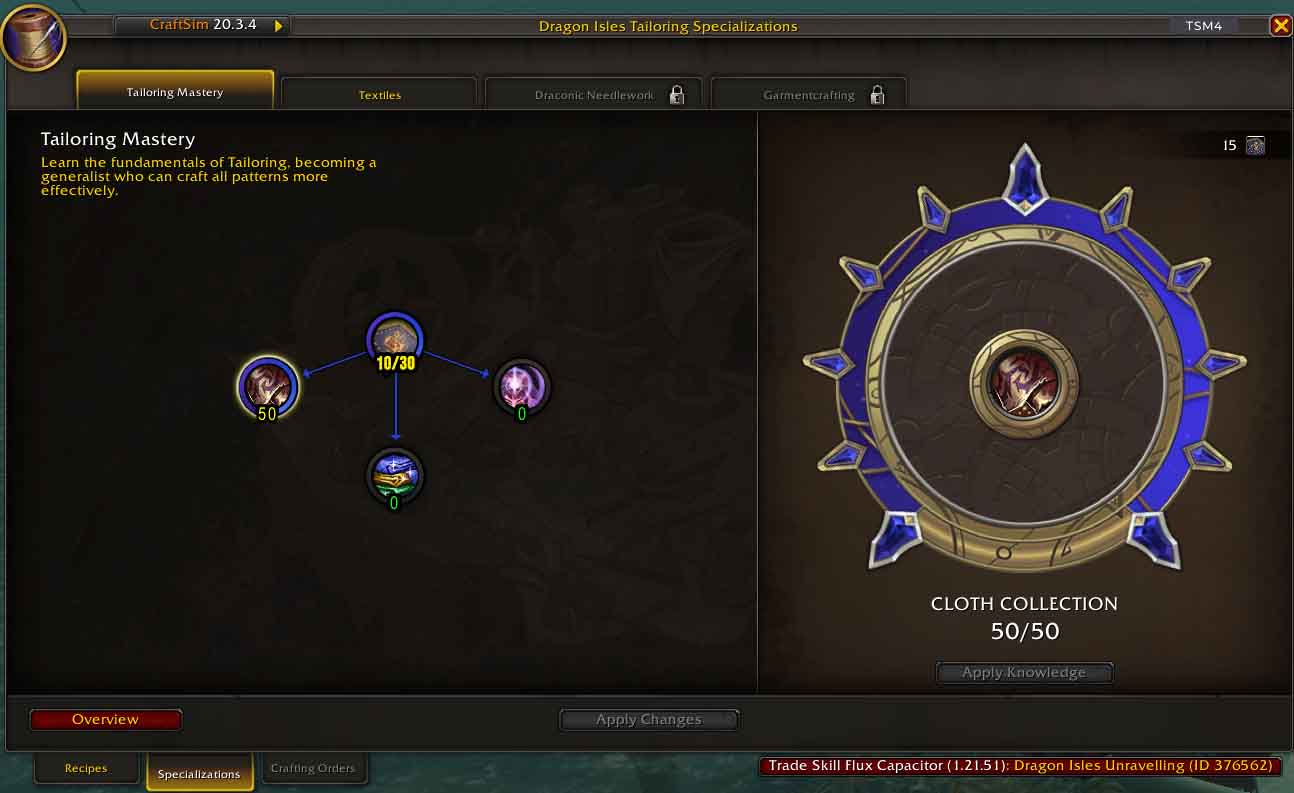Close the Tailoring Specializations window
The height and width of the screenshot is (793, 1294).
[1280, 26]
